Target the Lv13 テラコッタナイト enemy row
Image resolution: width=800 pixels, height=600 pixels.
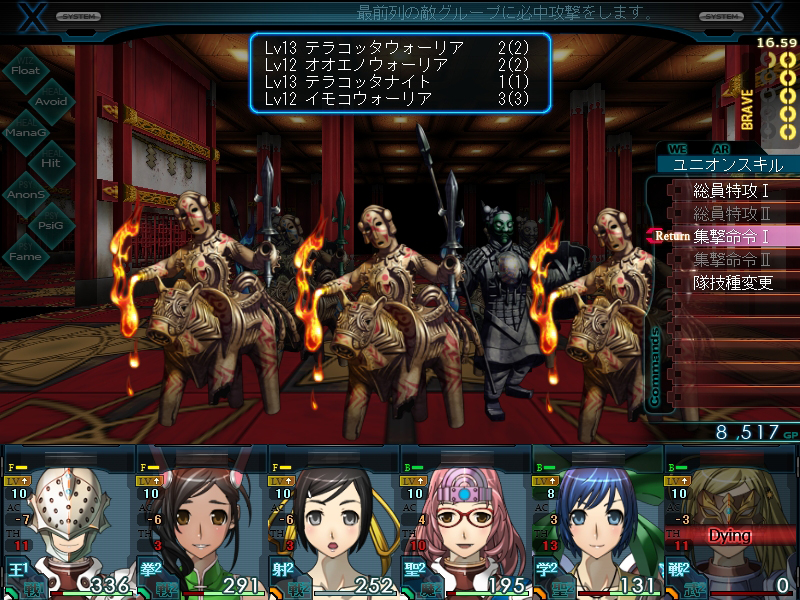click(x=398, y=81)
